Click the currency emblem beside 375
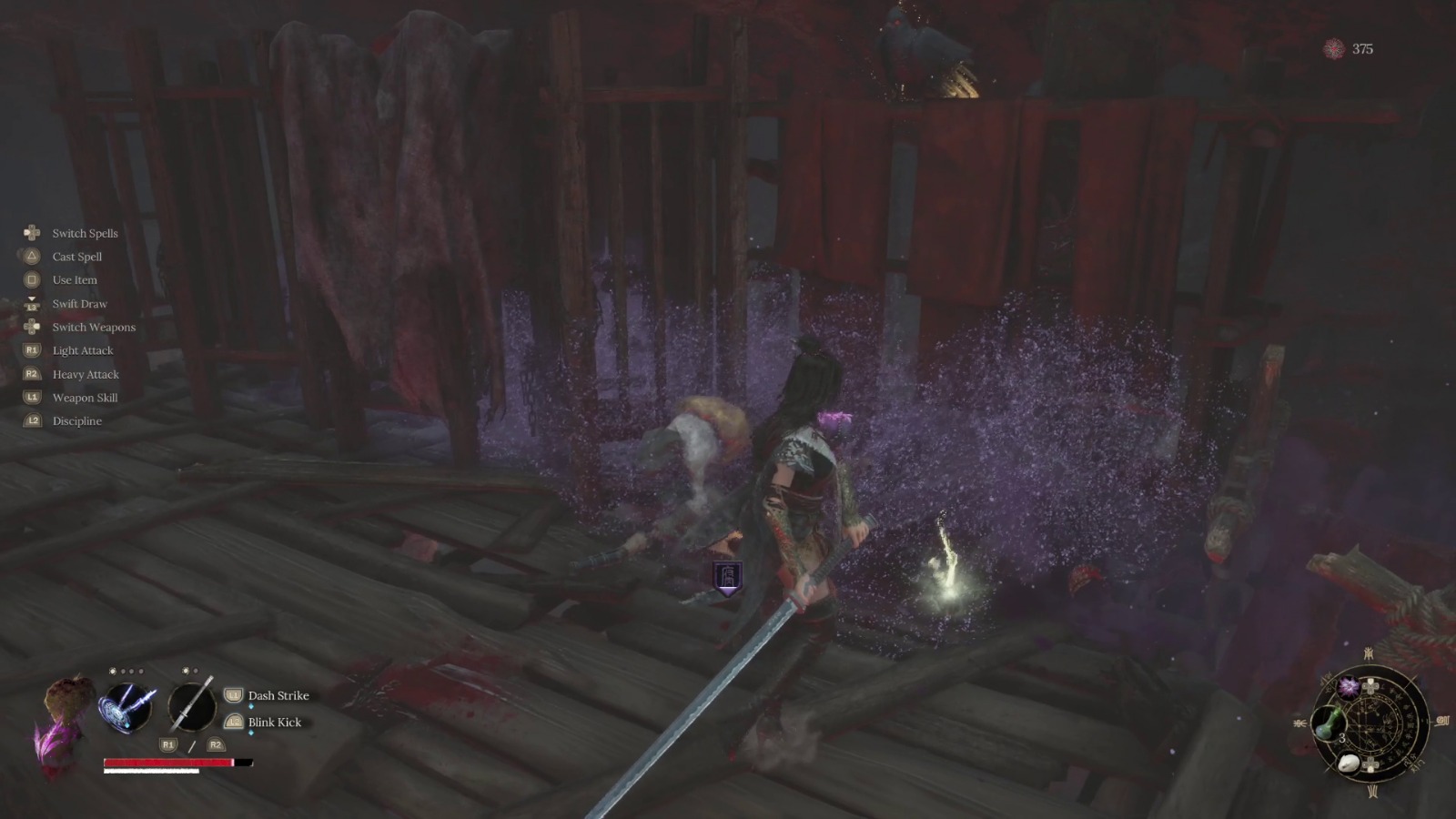This screenshot has width=1456, height=819. [1332, 50]
